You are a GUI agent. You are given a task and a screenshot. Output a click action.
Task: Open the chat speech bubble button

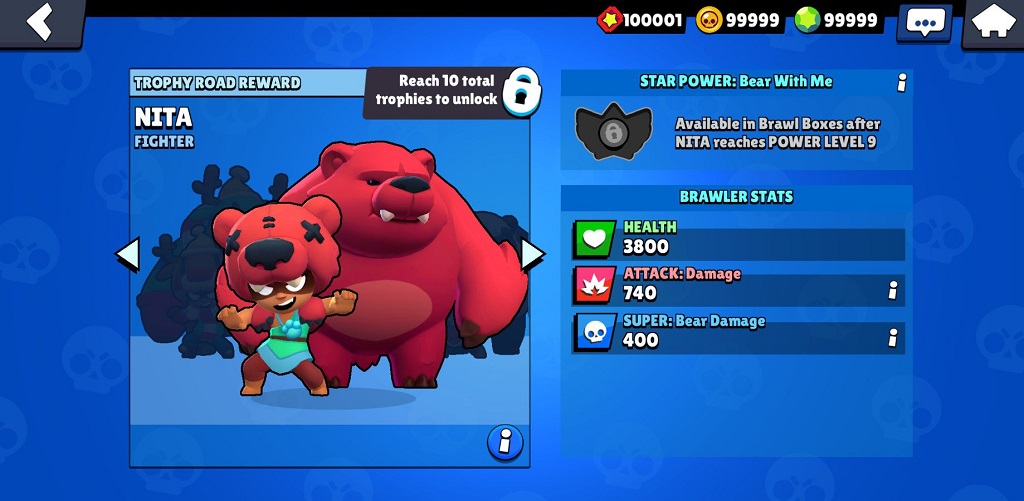(925, 22)
